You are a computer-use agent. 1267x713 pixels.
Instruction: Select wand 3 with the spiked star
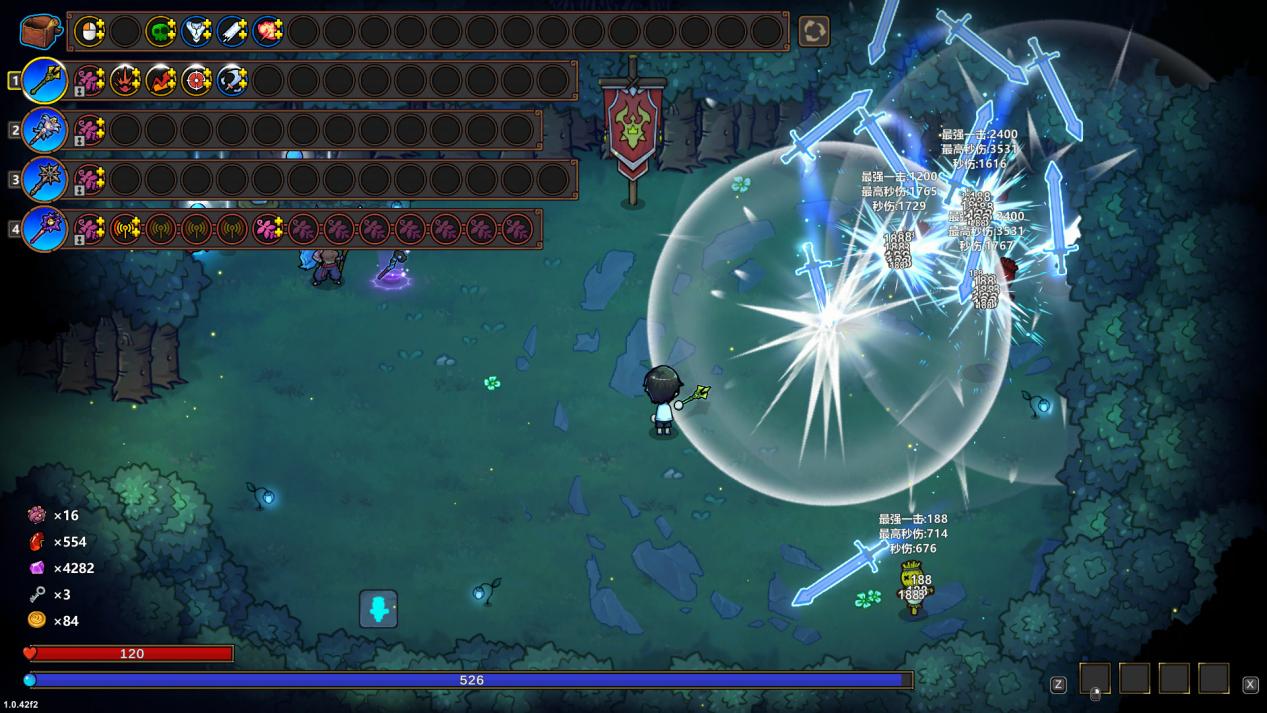(x=45, y=180)
